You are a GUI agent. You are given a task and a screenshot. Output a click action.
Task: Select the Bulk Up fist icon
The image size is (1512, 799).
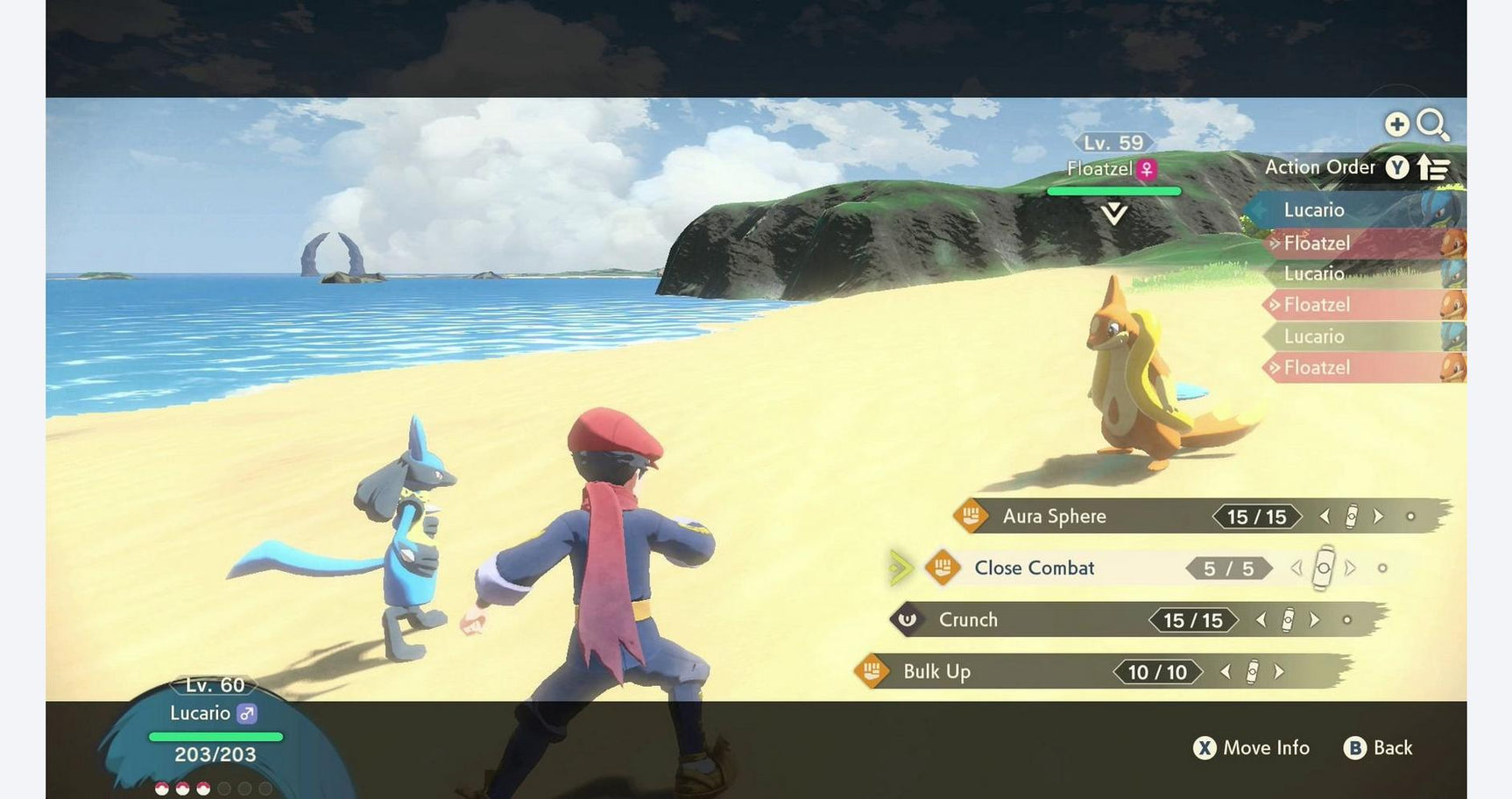(x=873, y=672)
